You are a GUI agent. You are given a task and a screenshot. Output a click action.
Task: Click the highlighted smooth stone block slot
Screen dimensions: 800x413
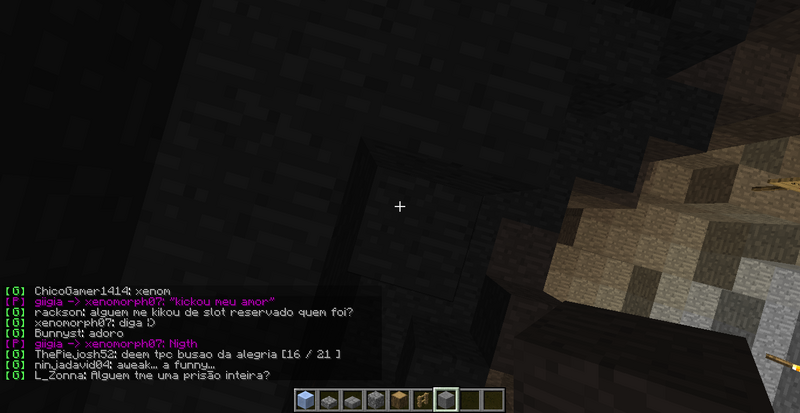(446, 400)
